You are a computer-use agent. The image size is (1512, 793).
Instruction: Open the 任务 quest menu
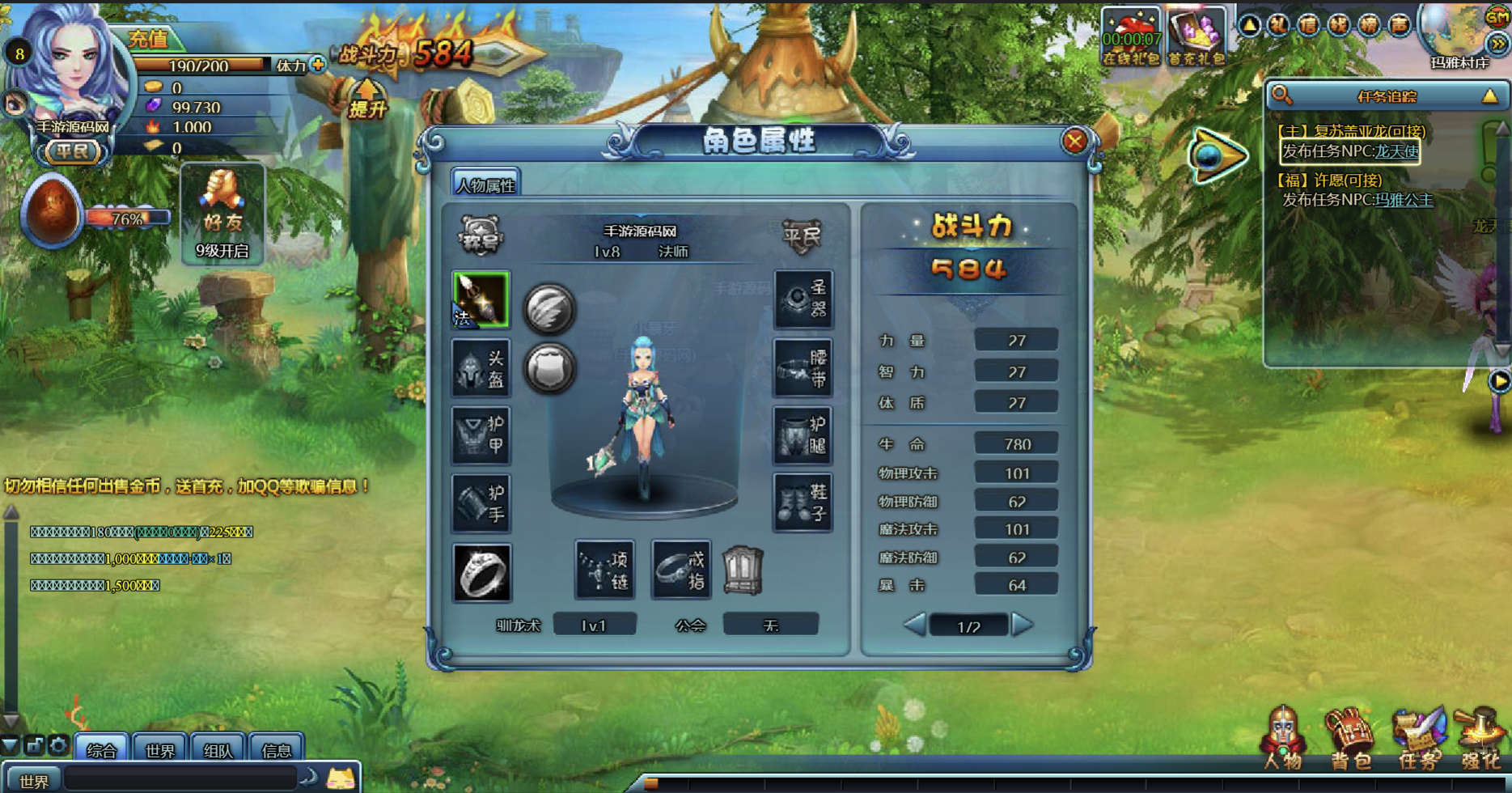1418,738
